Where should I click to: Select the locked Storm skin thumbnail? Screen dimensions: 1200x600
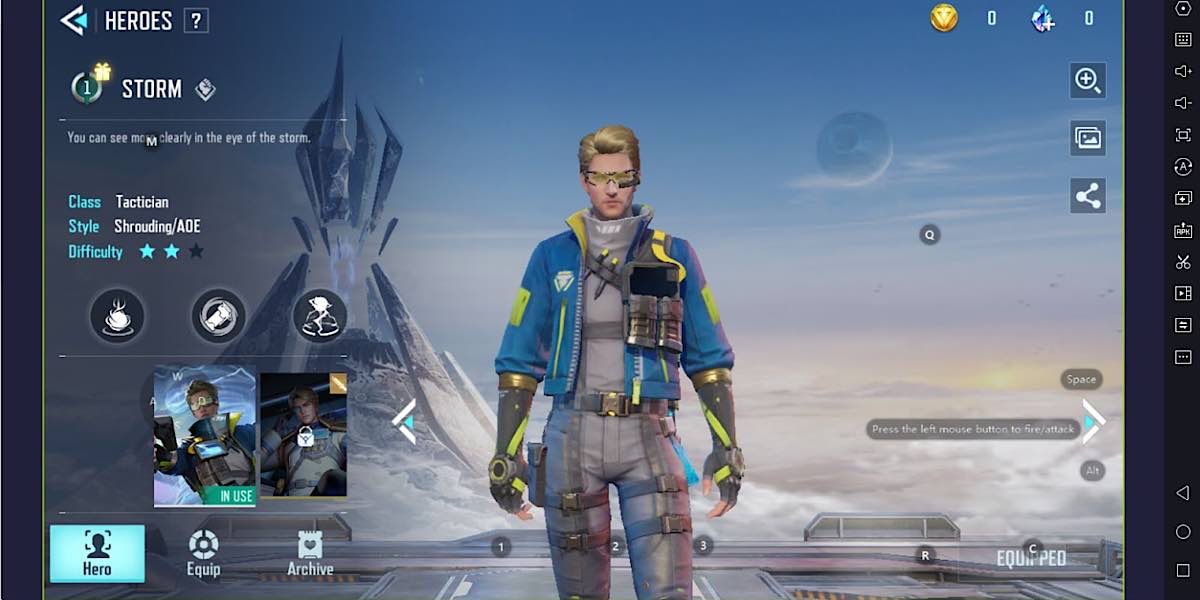(x=304, y=436)
